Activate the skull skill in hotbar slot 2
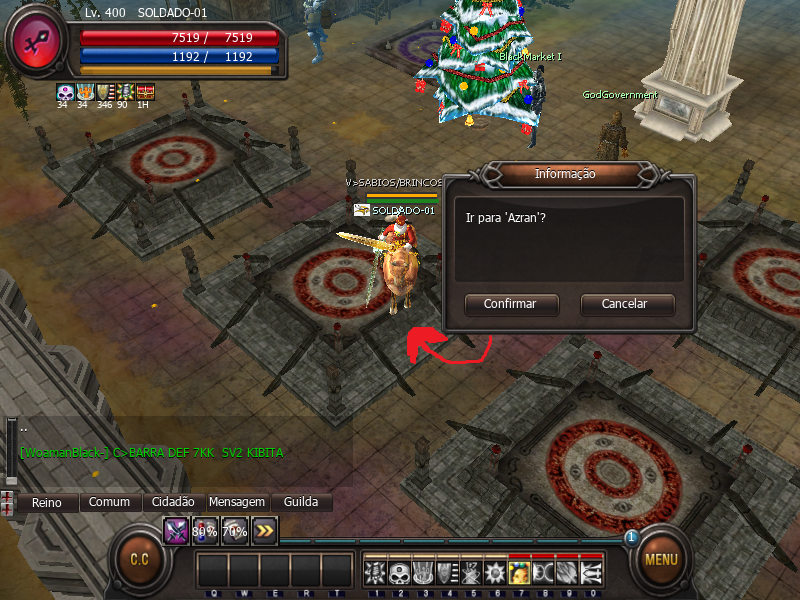This screenshot has height=600, width=800. pyautogui.click(x=397, y=572)
